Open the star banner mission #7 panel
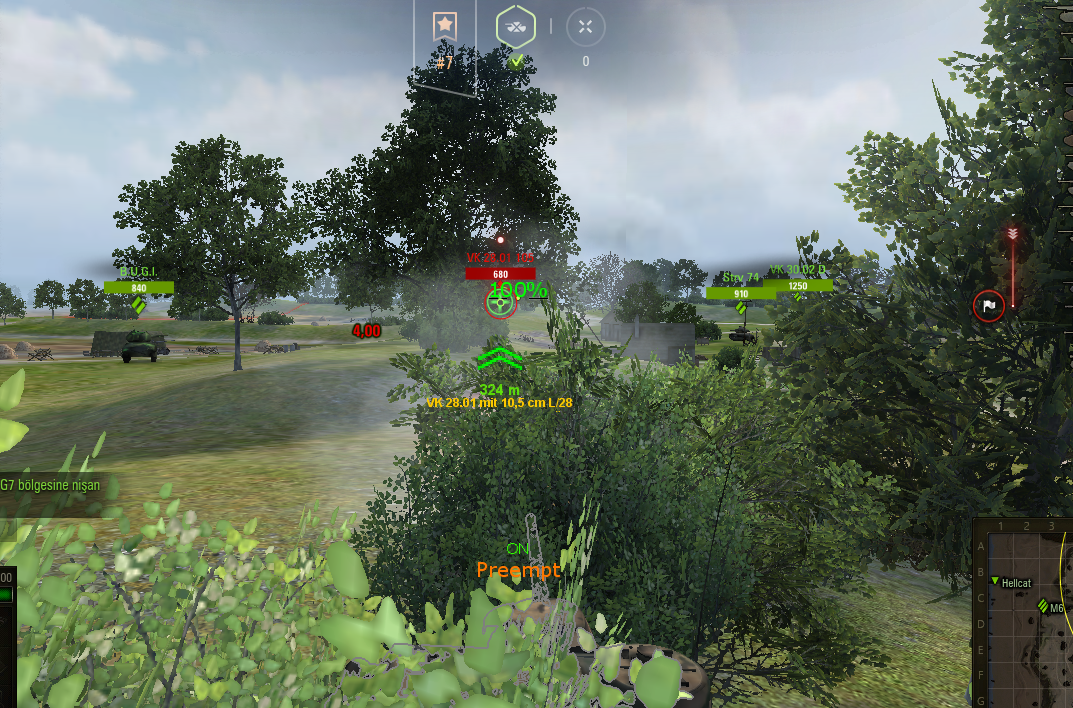Viewport: 1073px width, 708px height. point(445,28)
